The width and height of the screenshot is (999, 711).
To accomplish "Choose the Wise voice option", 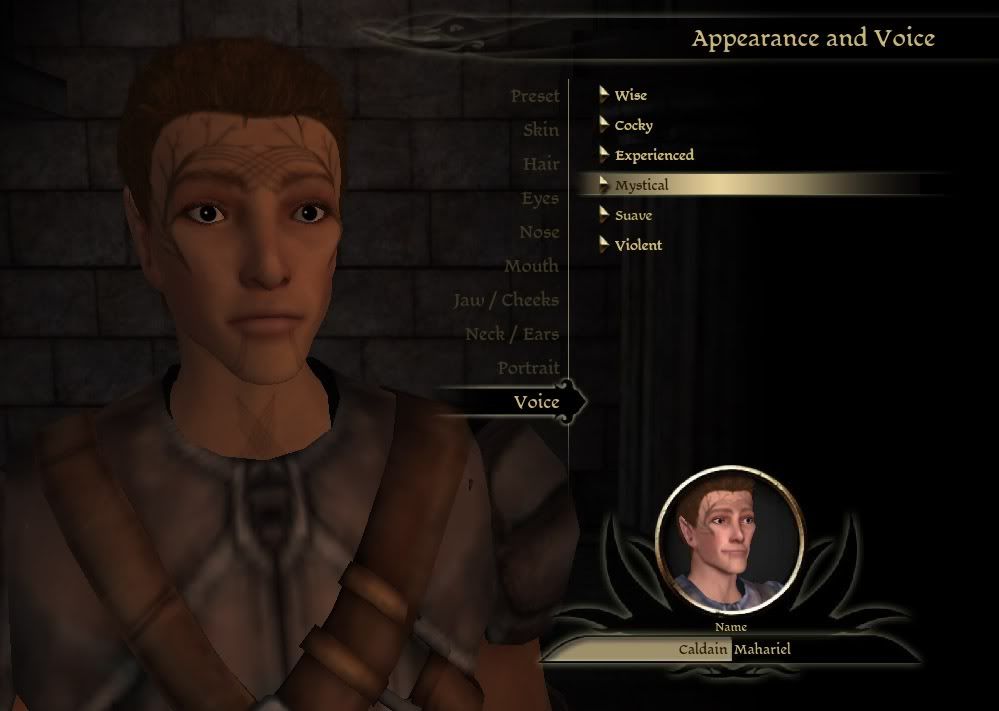I will (x=630, y=96).
